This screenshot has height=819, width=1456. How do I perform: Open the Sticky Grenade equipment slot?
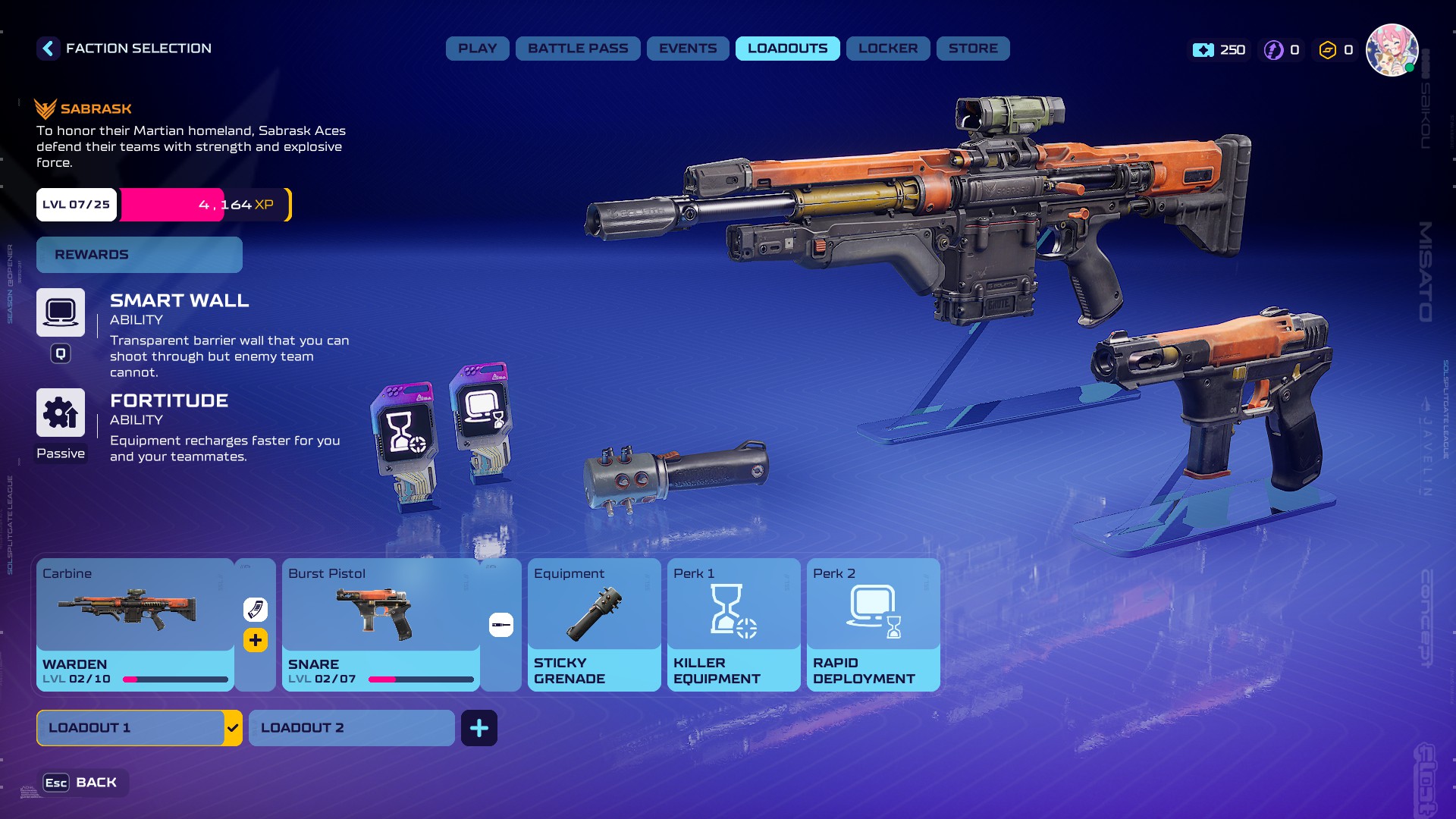click(x=594, y=623)
